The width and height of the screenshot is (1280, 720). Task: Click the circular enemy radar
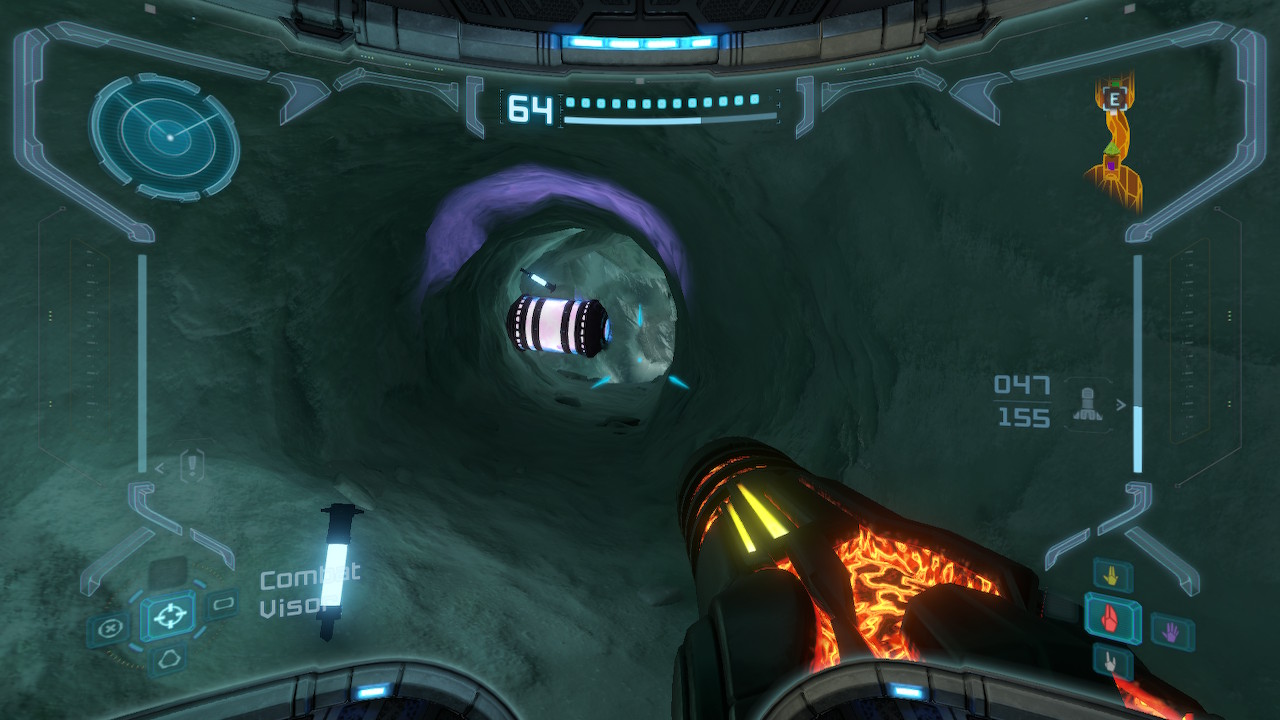pos(165,137)
